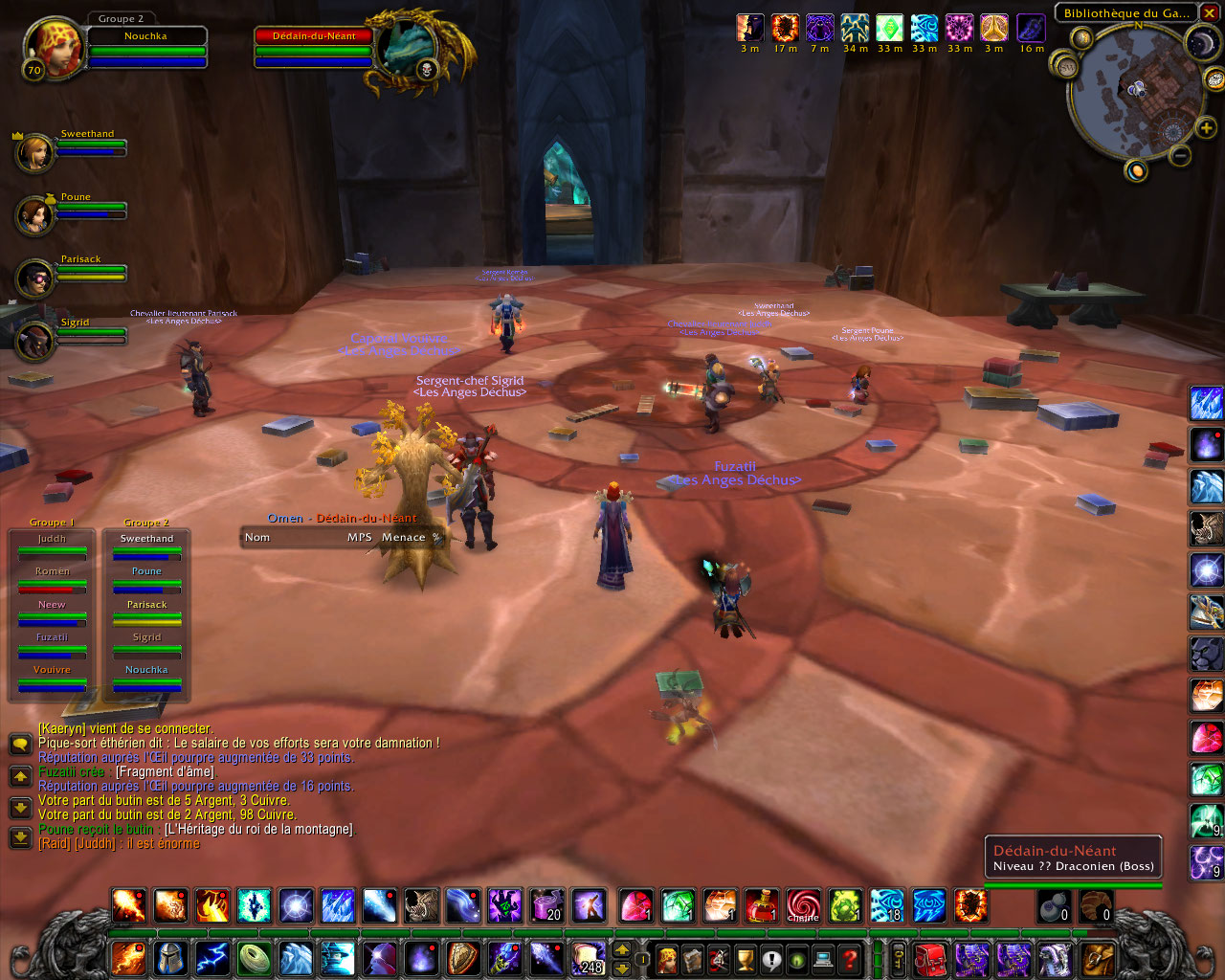1225x980 pixels.
Task: Click the Fragment d'âme item link in chat
Action: click(x=165, y=772)
